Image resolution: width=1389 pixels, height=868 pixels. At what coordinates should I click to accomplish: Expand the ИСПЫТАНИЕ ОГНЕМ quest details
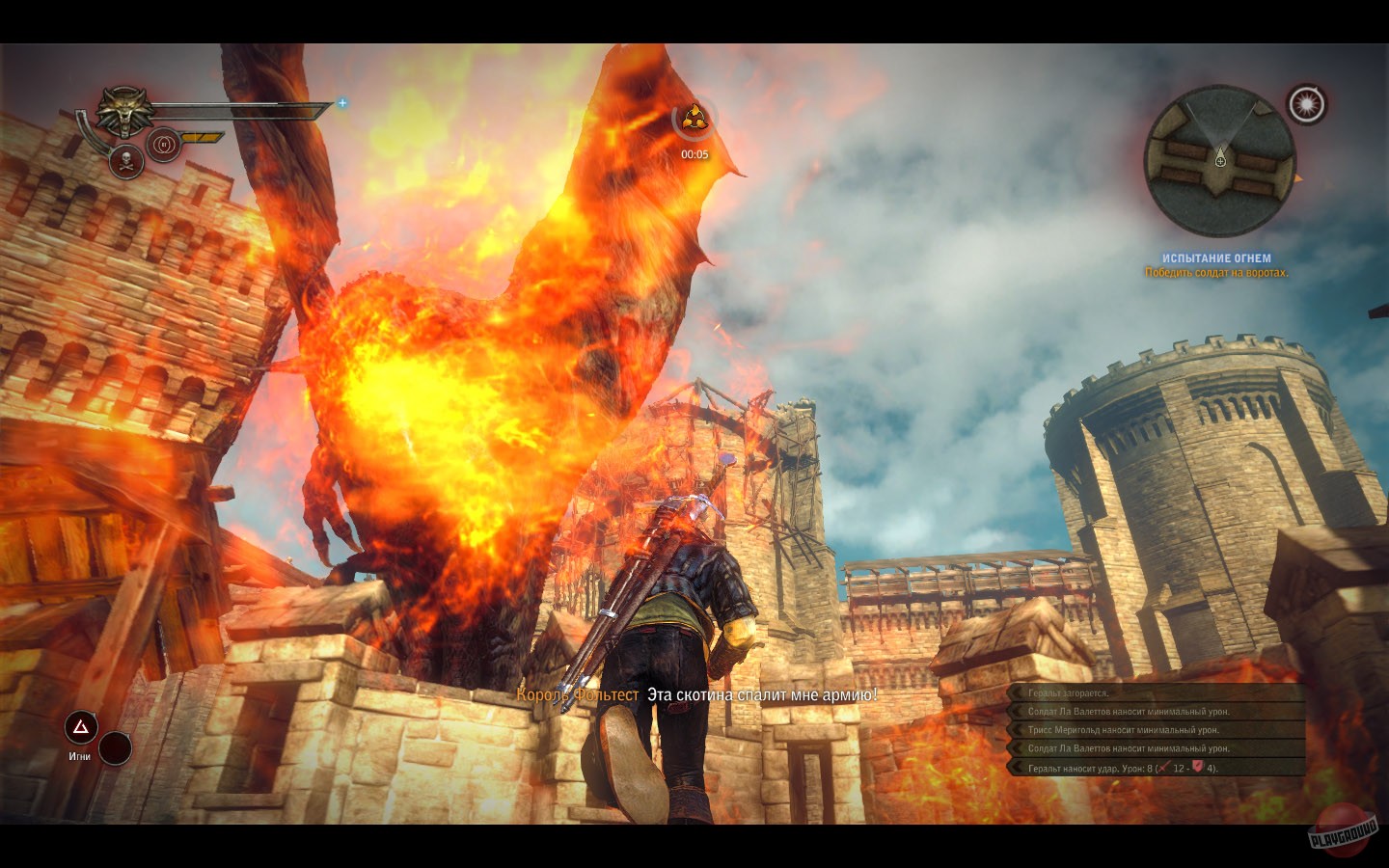1216,258
